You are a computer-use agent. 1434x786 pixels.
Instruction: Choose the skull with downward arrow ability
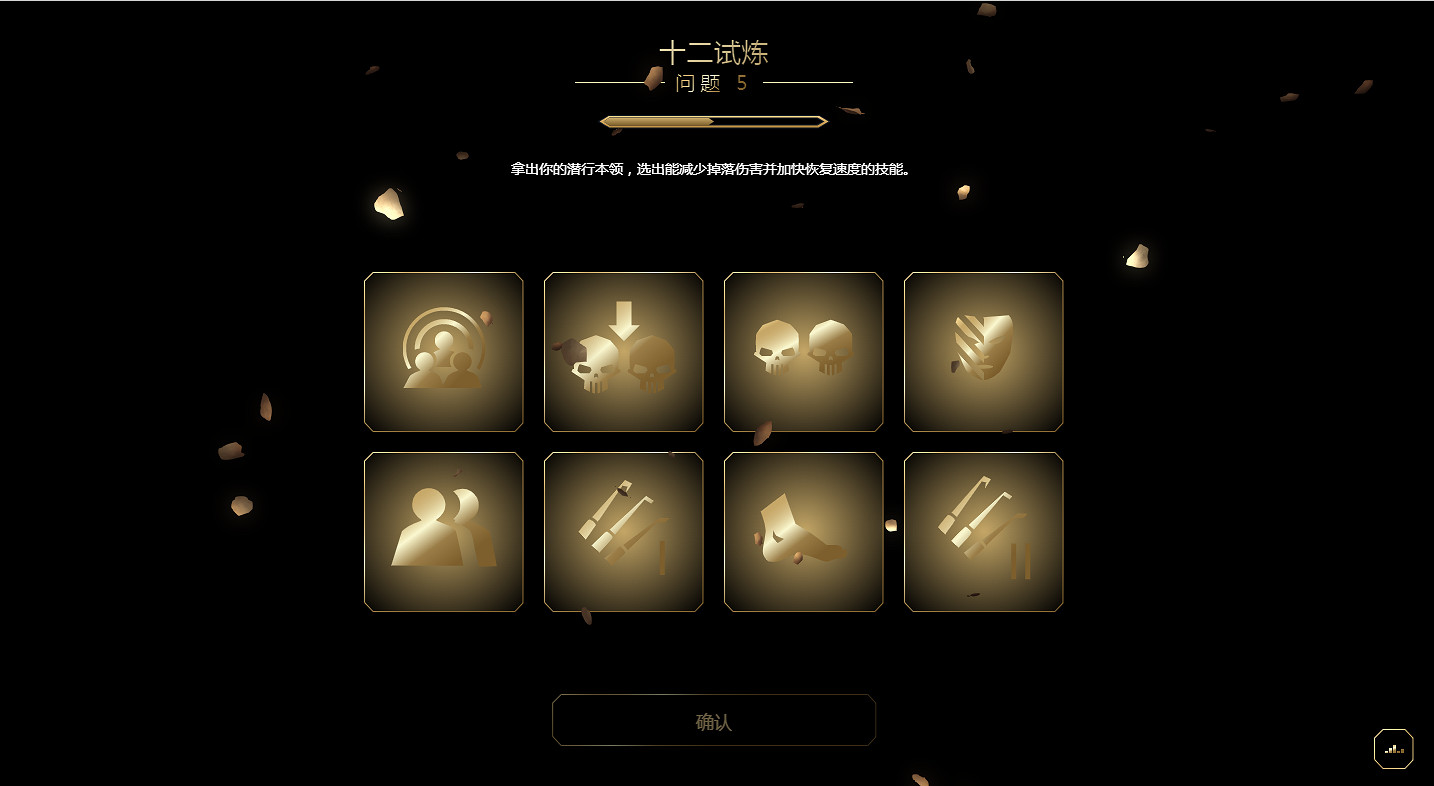point(623,352)
